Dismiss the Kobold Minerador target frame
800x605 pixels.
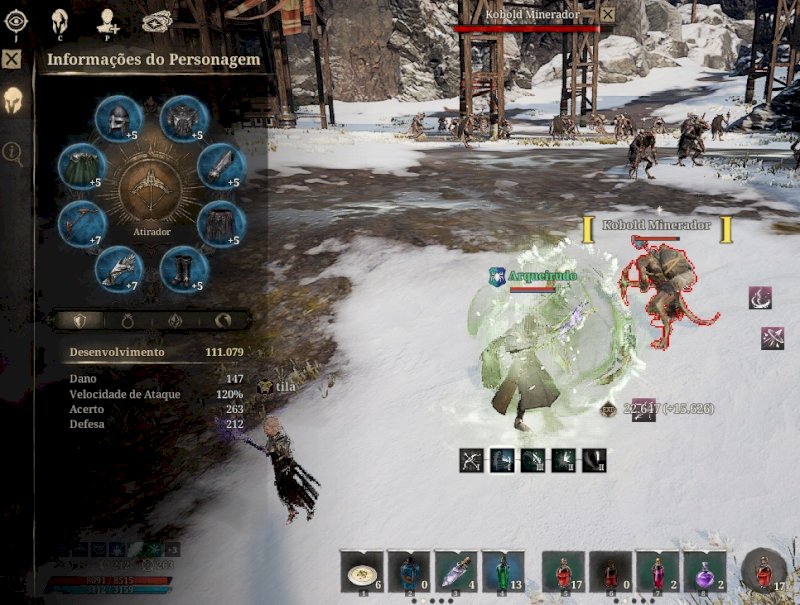607,14
